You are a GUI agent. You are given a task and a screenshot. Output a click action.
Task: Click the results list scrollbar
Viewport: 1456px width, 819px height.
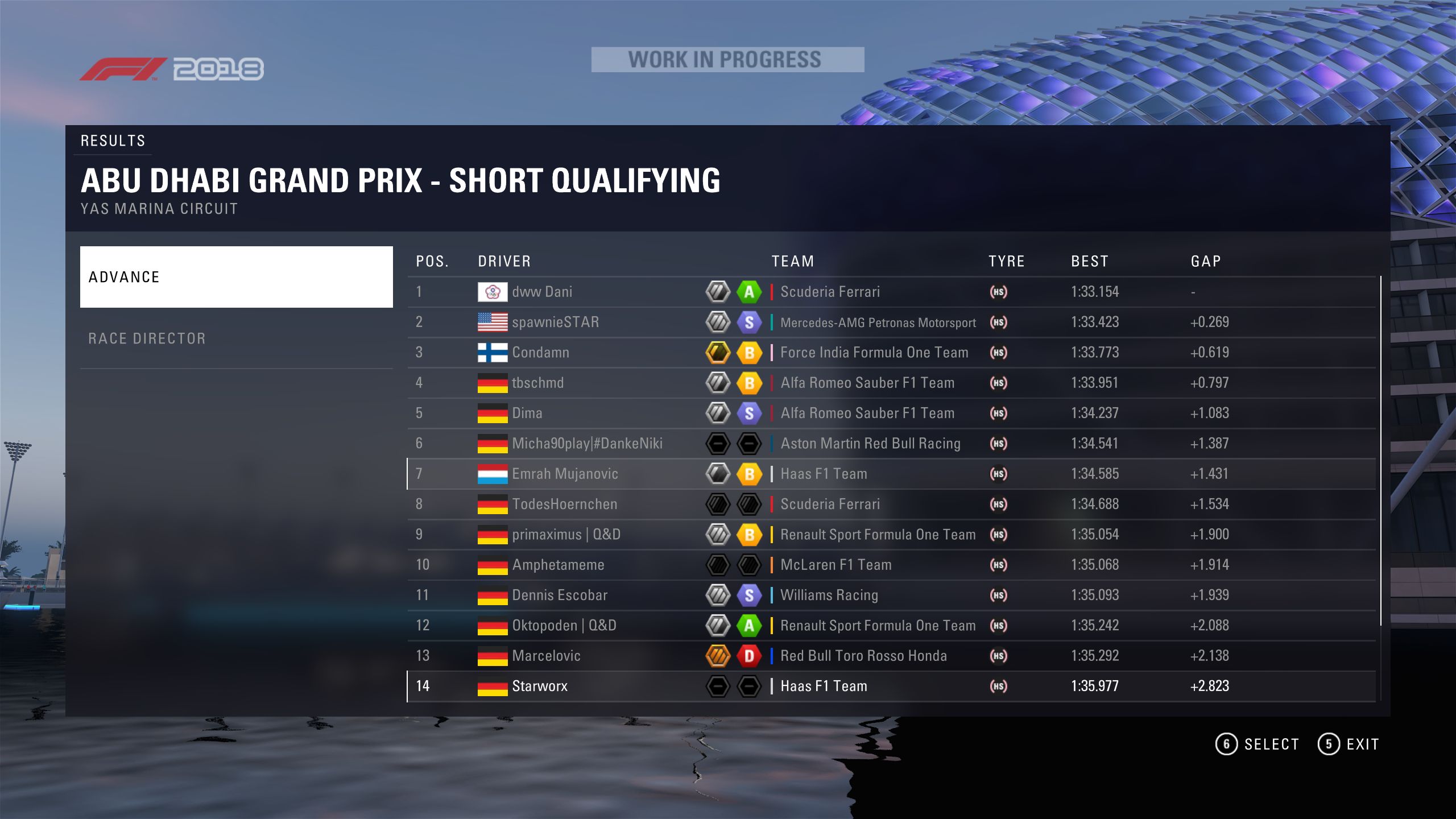pos(1380,450)
